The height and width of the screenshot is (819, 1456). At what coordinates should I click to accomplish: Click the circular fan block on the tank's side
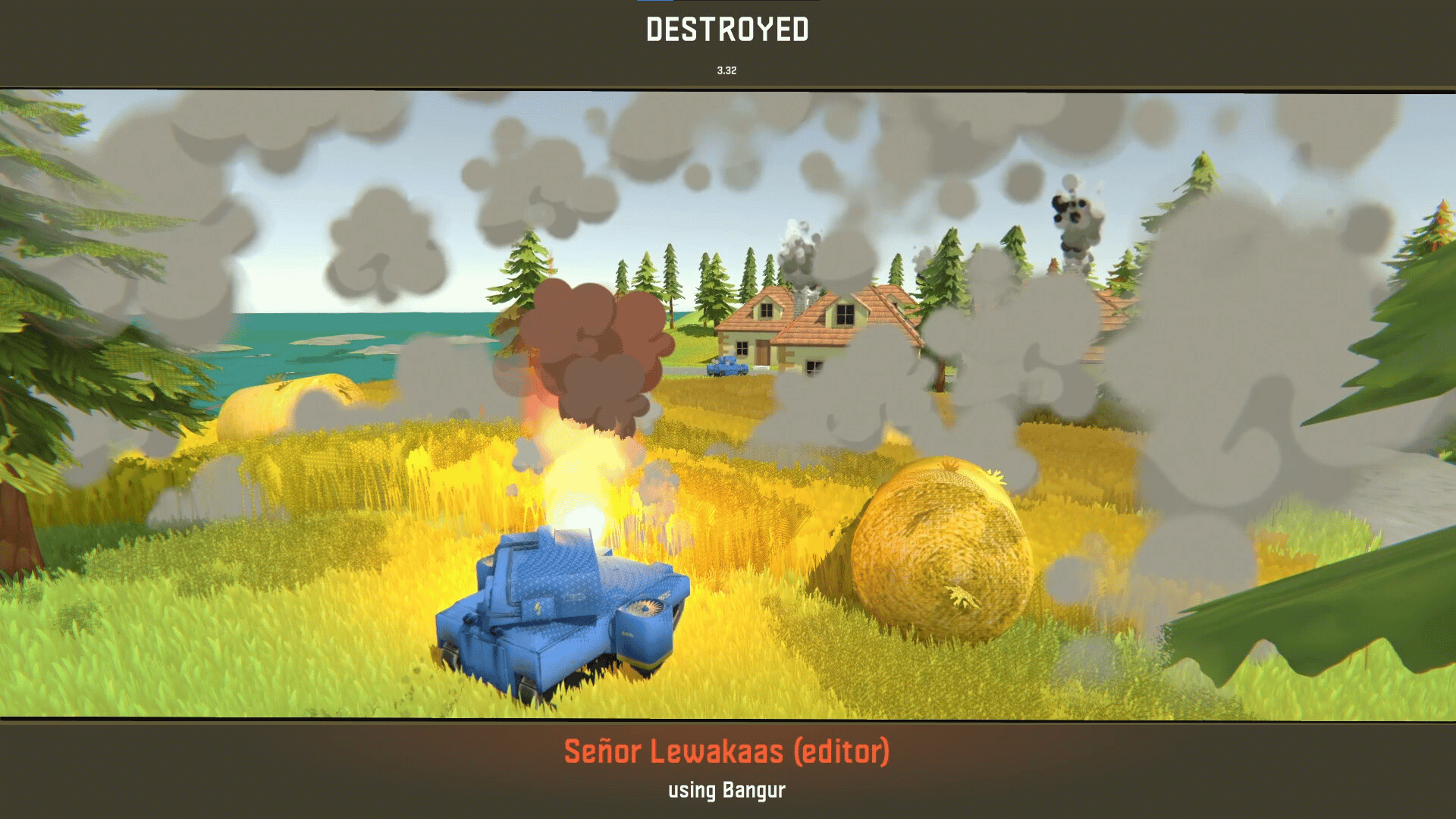(646, 607)
